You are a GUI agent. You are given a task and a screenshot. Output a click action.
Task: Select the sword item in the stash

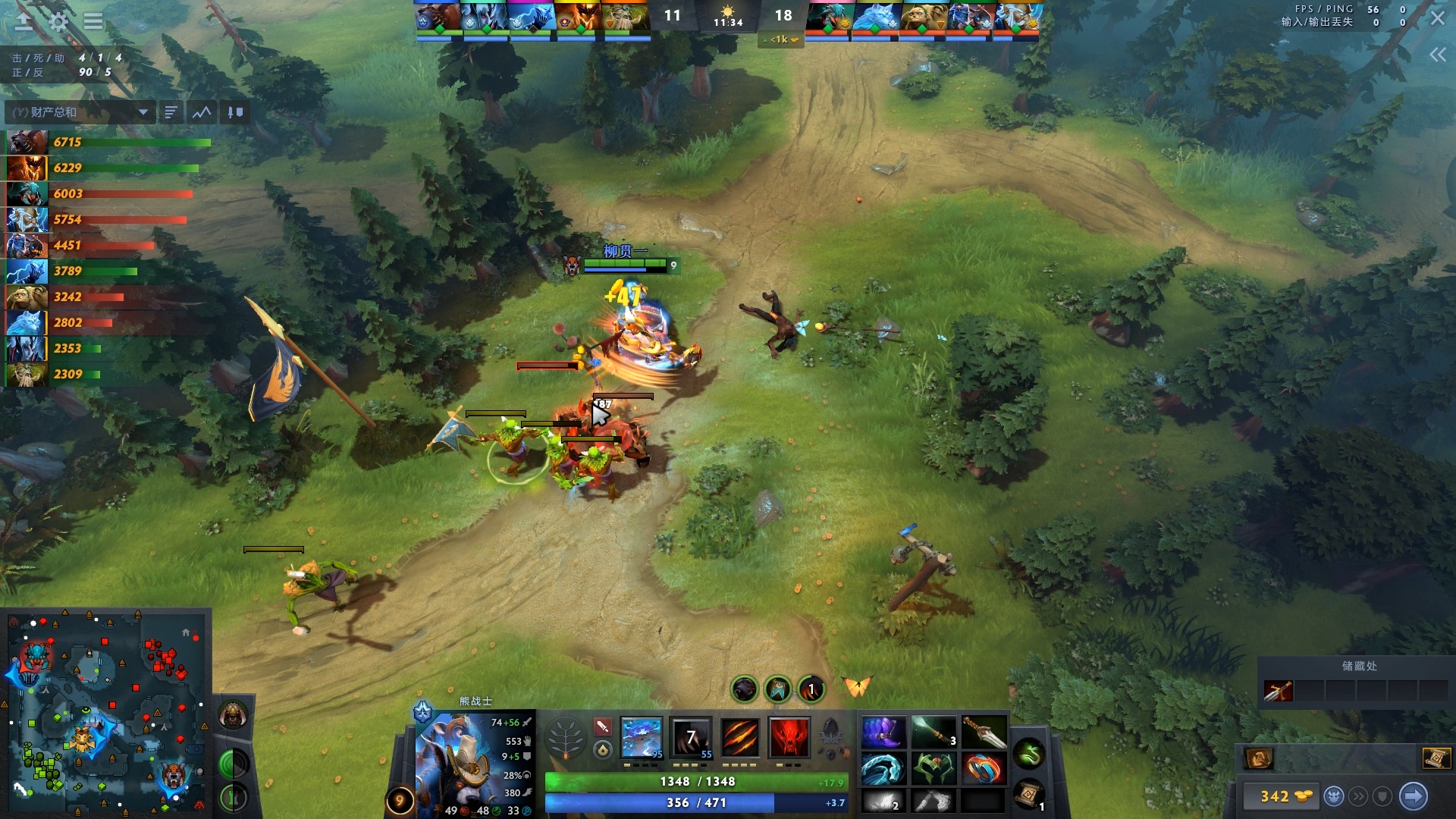tap(1278, 691)
